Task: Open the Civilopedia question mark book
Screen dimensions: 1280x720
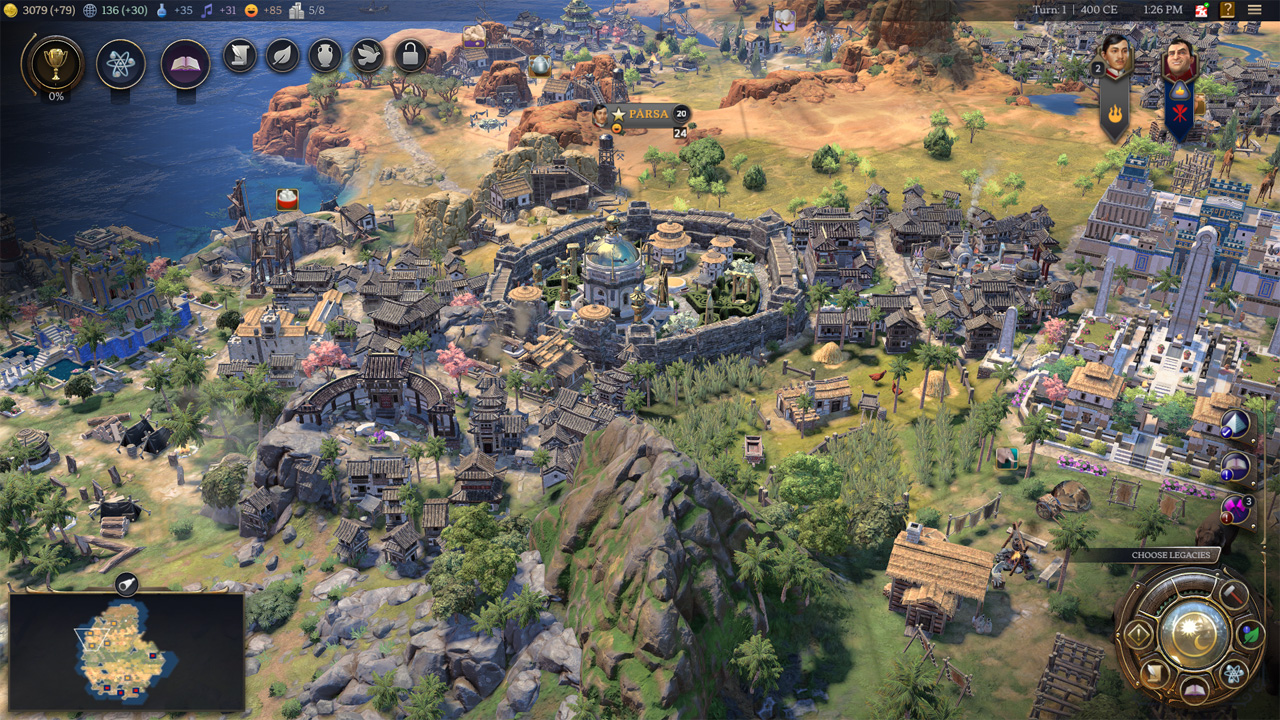Action: click(x=1227, y=10)
